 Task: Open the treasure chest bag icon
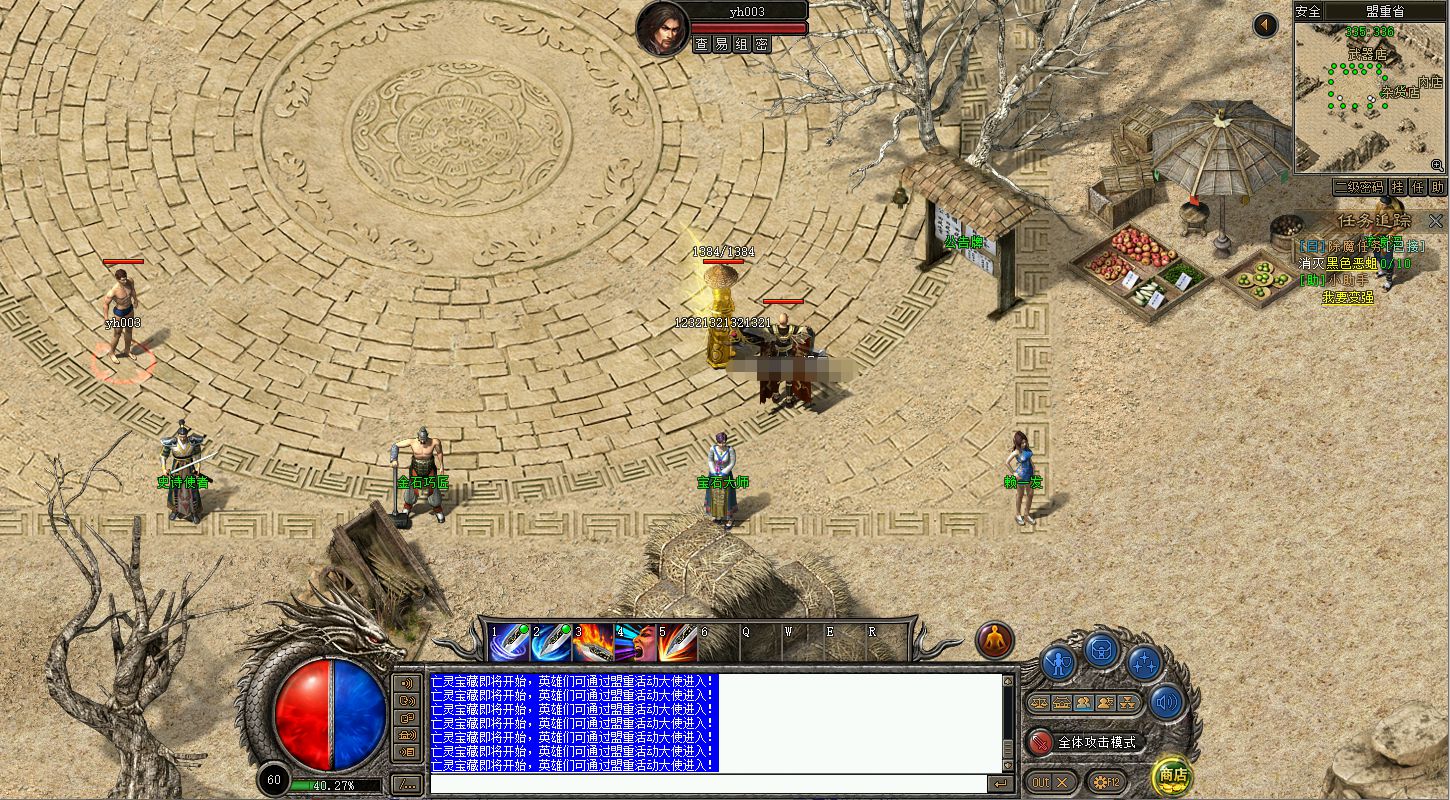click(x=1101, y=651)
